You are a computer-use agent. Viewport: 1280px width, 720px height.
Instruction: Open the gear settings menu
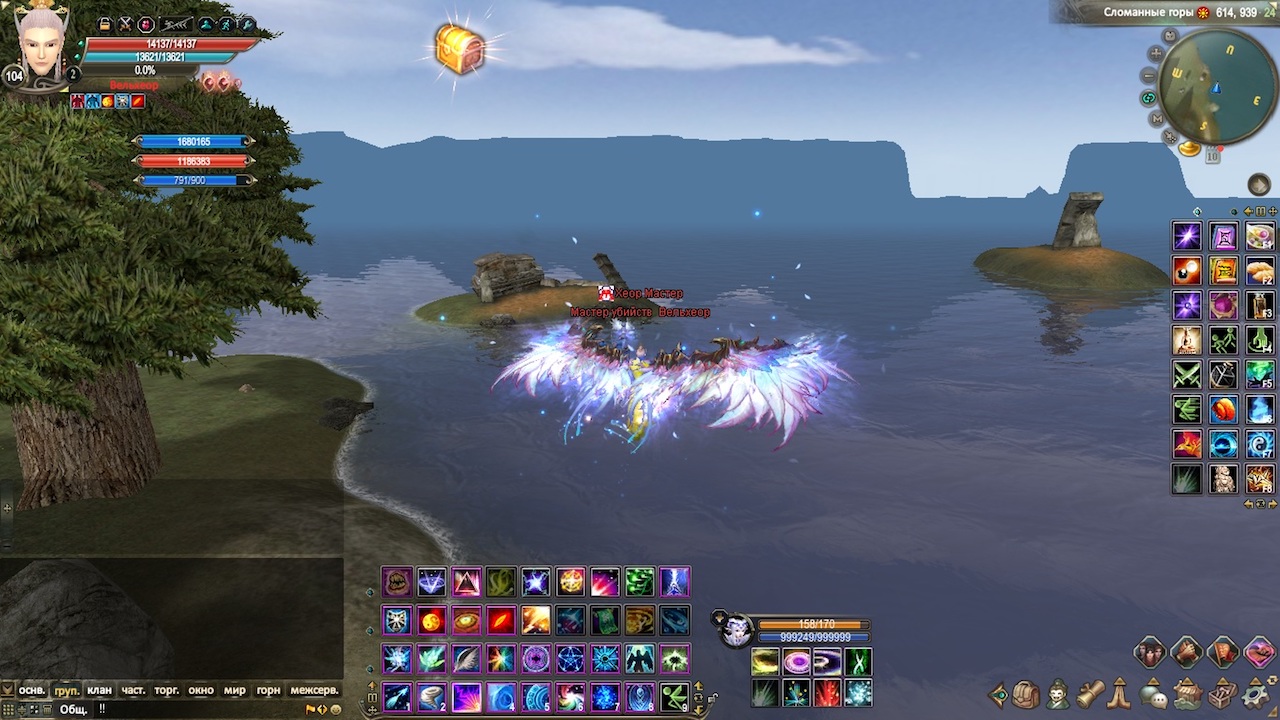pyautogui.click(x=1255, y=693)
